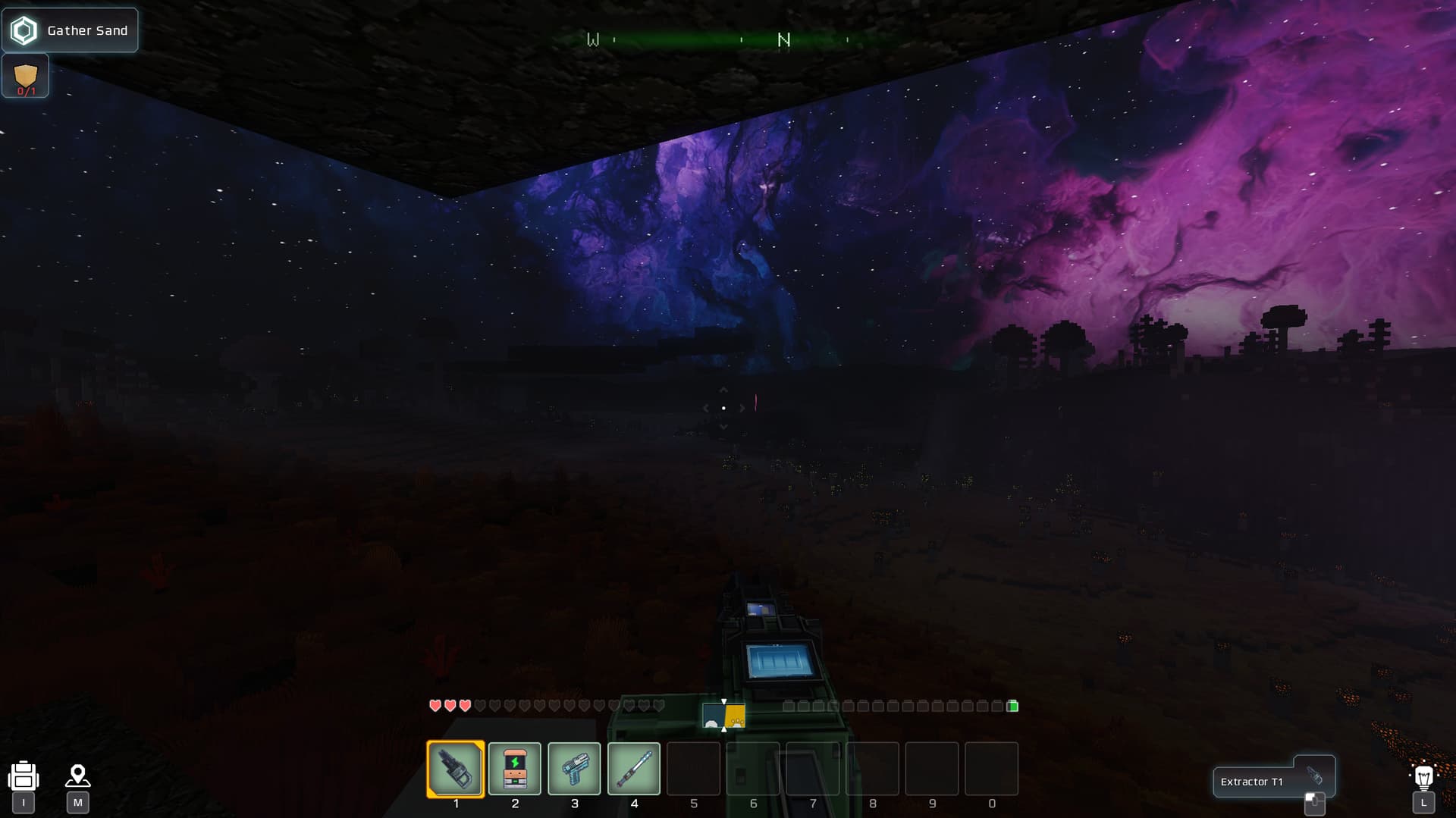Select the extractor tool in hotbar slot 1
Image resolution: width=1456 pixels, height=818 pixels.
pos(456,769)
